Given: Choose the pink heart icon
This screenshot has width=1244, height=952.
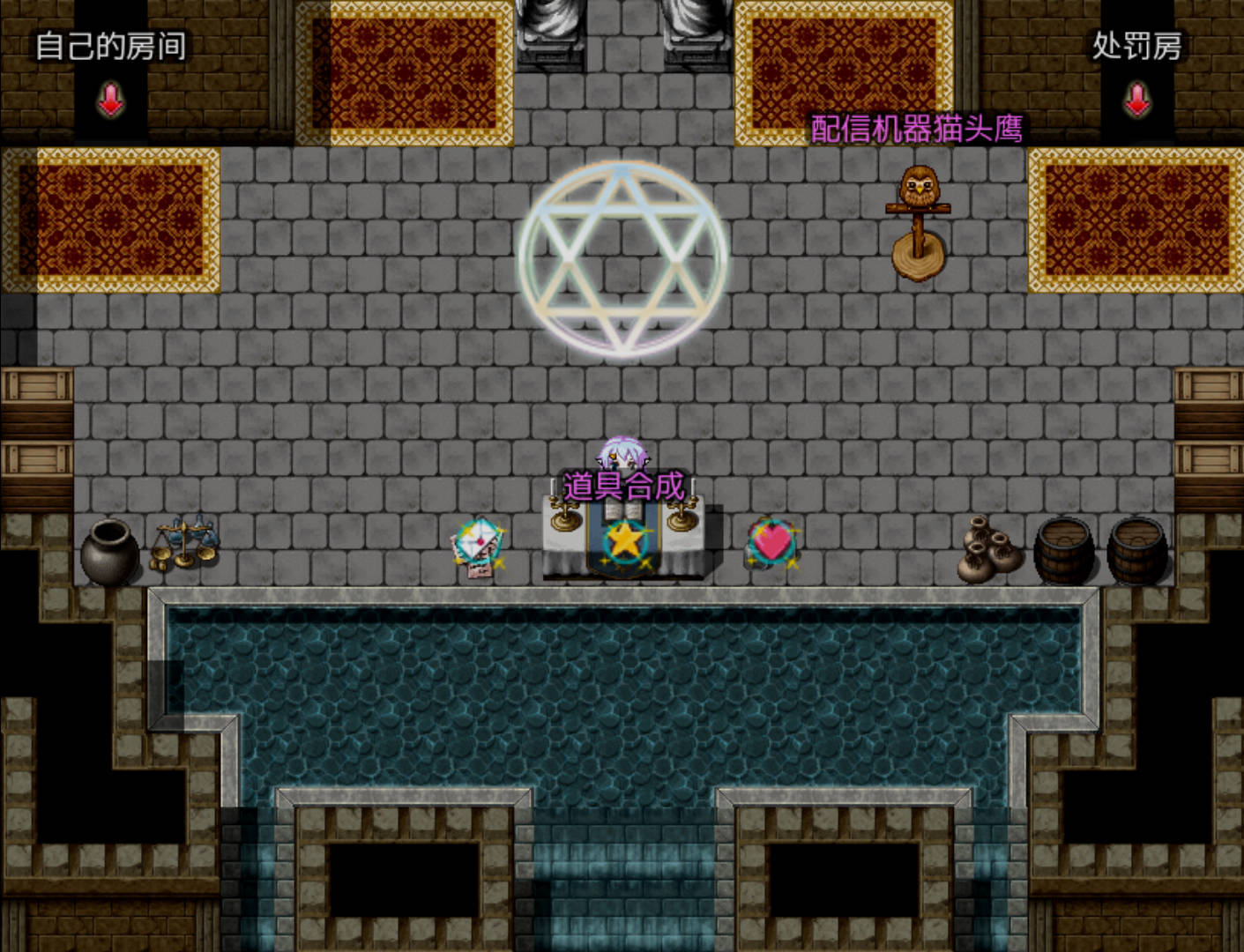Looking at the screenshot, I should [x=771, y=541].
